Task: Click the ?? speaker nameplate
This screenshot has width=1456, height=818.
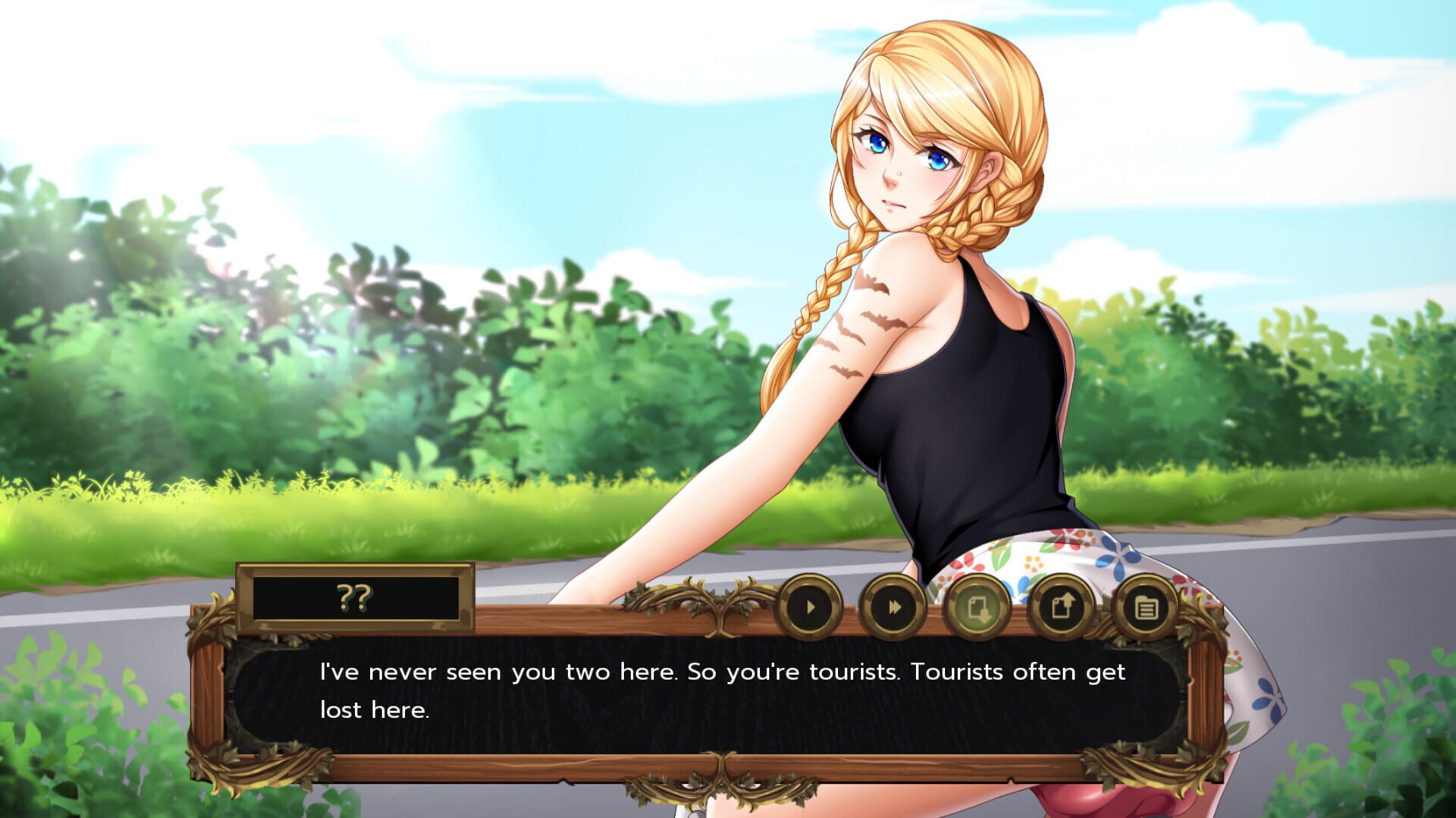Action: [353, 597]
